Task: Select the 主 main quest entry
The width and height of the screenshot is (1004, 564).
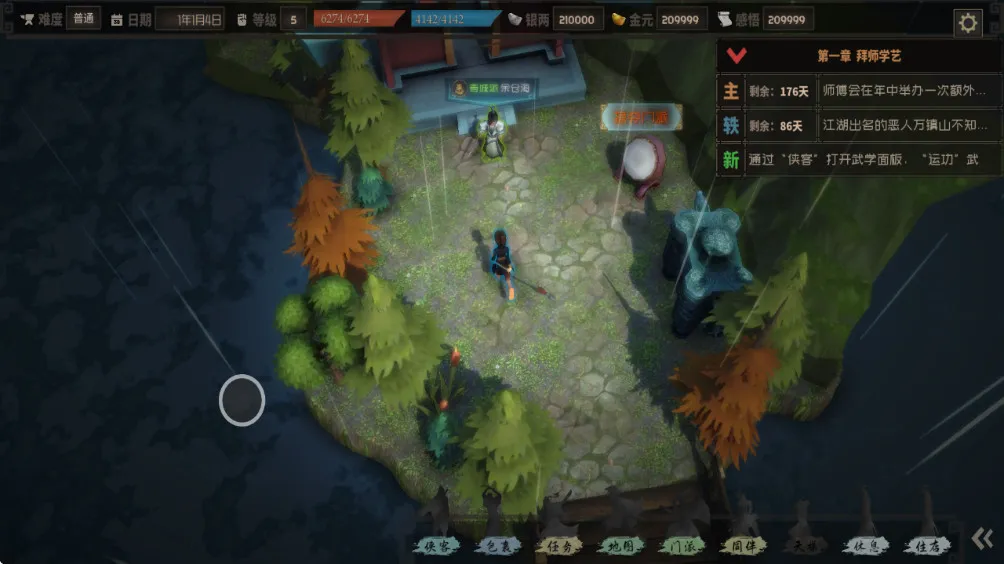Action: point(731,91)
